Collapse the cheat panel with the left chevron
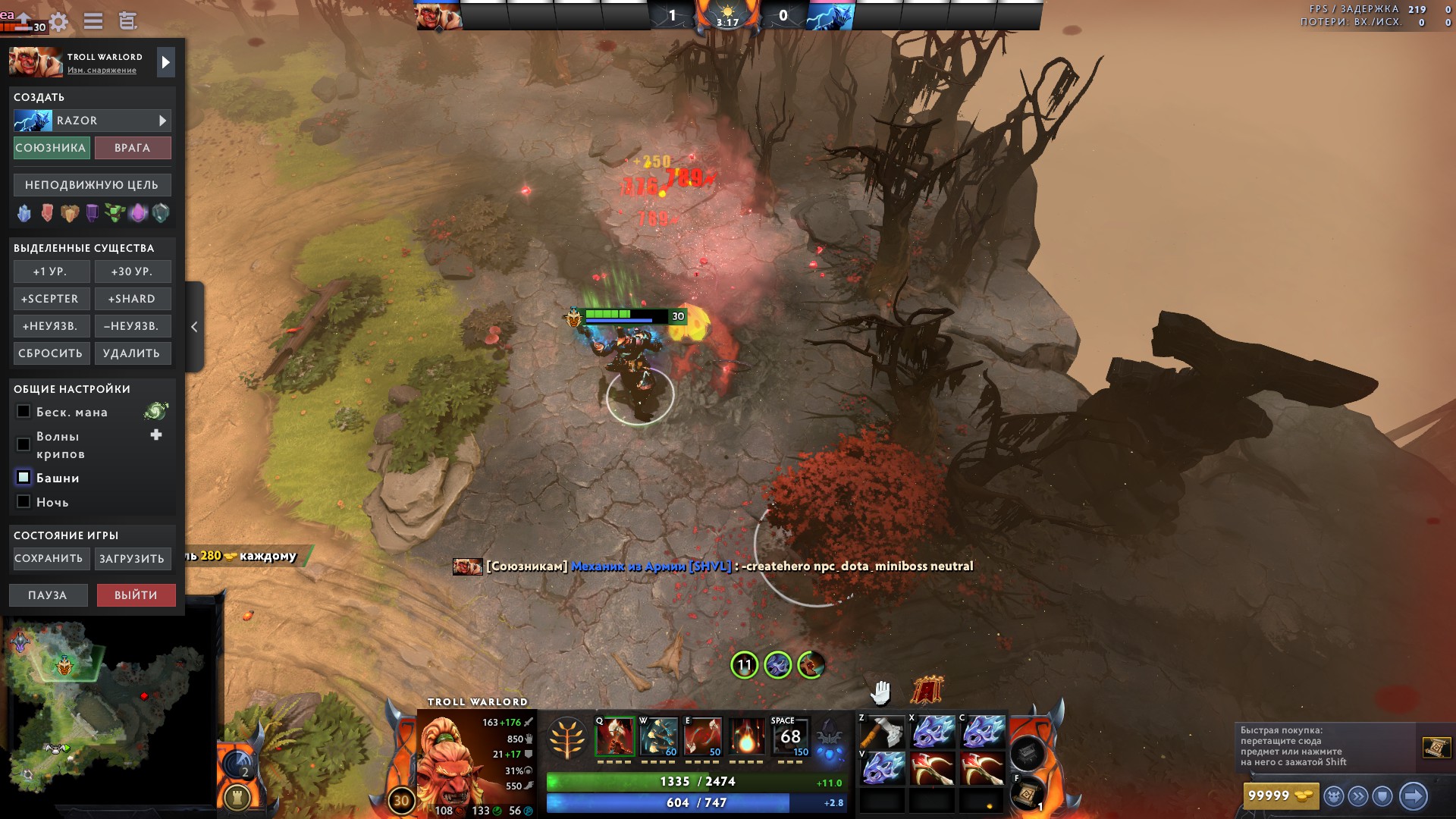The image size is (1456, 819). (195, 326)
